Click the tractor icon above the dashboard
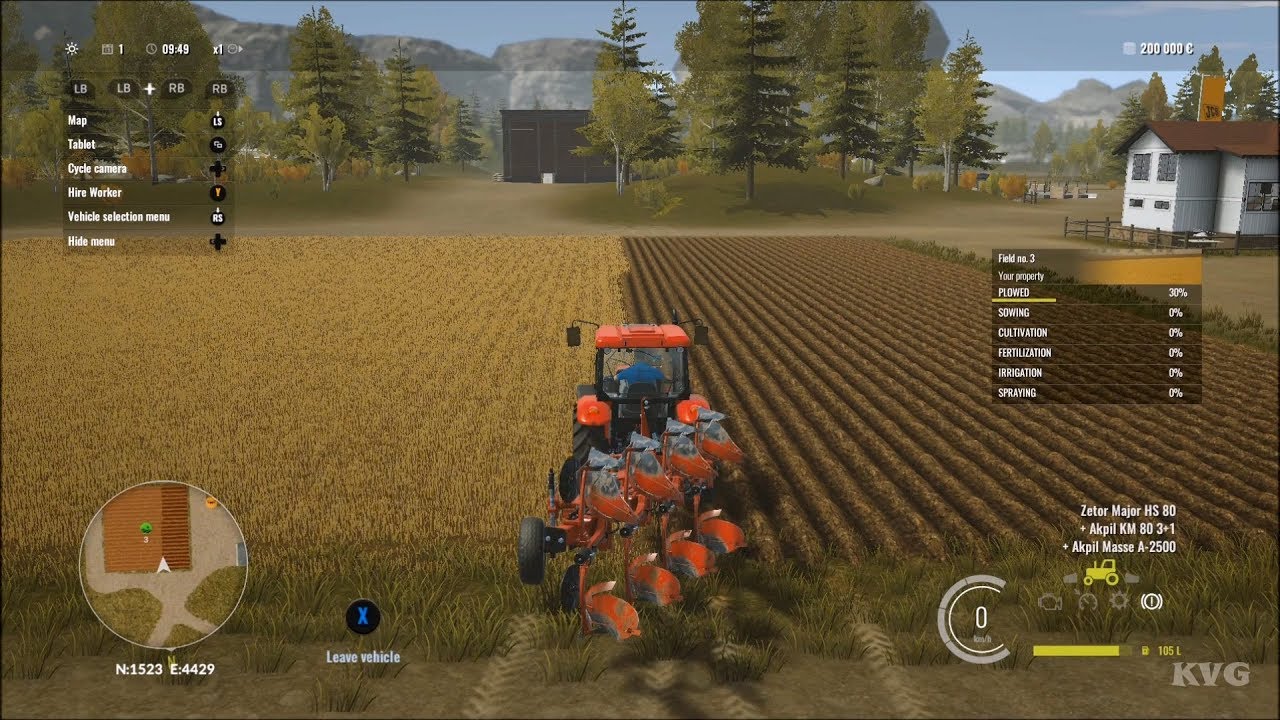This screenshot has width=1280, height=720. click(x=1100, y=573)
